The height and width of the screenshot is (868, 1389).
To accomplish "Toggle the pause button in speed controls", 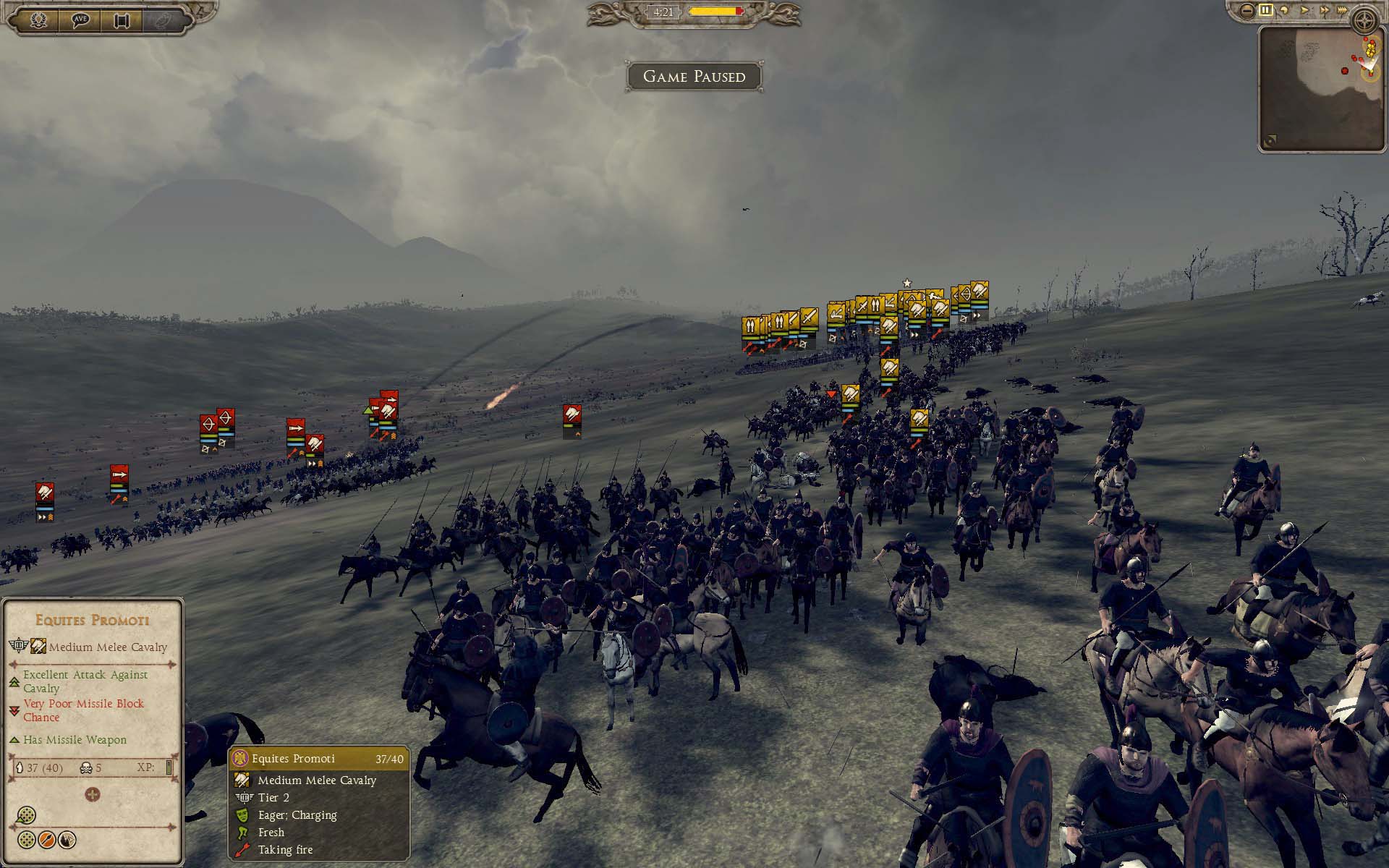I will tap(1266, 10).
